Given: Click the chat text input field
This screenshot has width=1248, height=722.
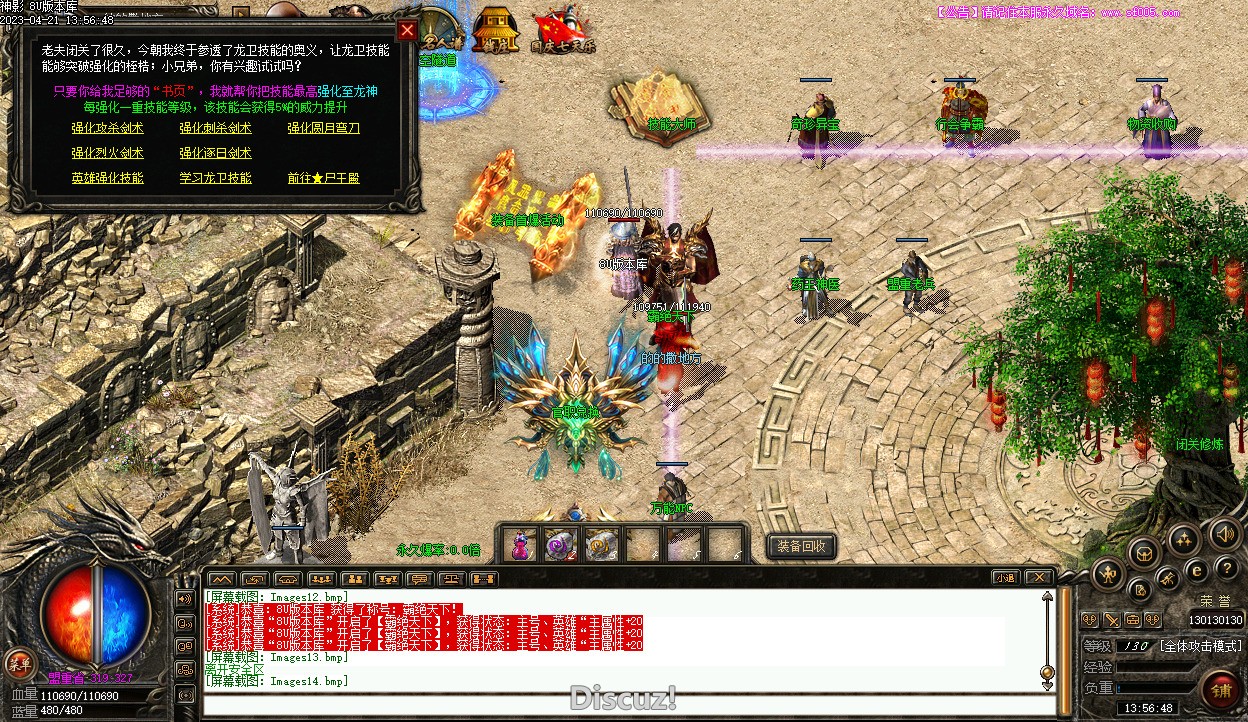Looking at the screenshot, I should tap(620, 704).
